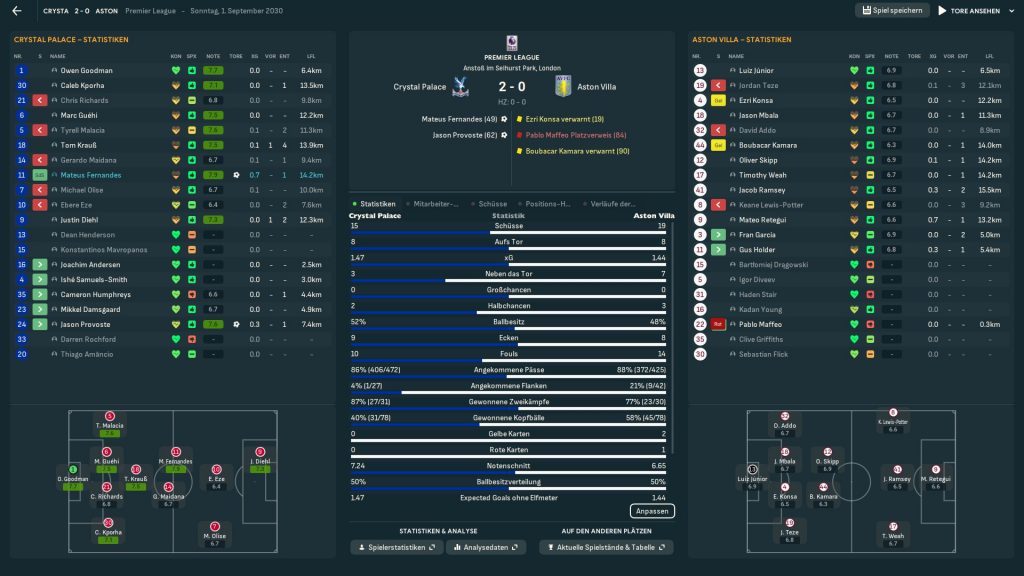
Task: Open Aktuelle Spielstände & Tabelle
Action: click(x=605, y=548)
